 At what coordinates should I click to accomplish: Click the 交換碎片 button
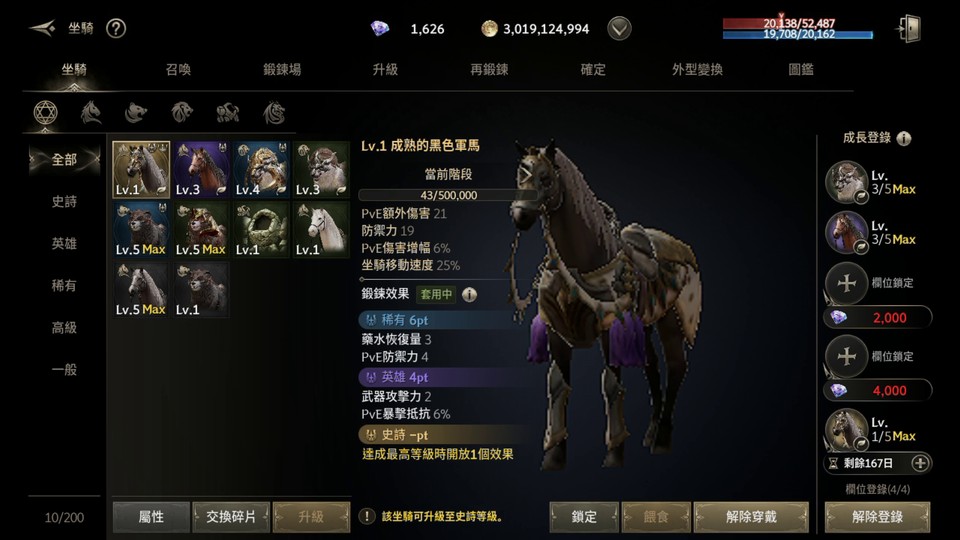231,516
